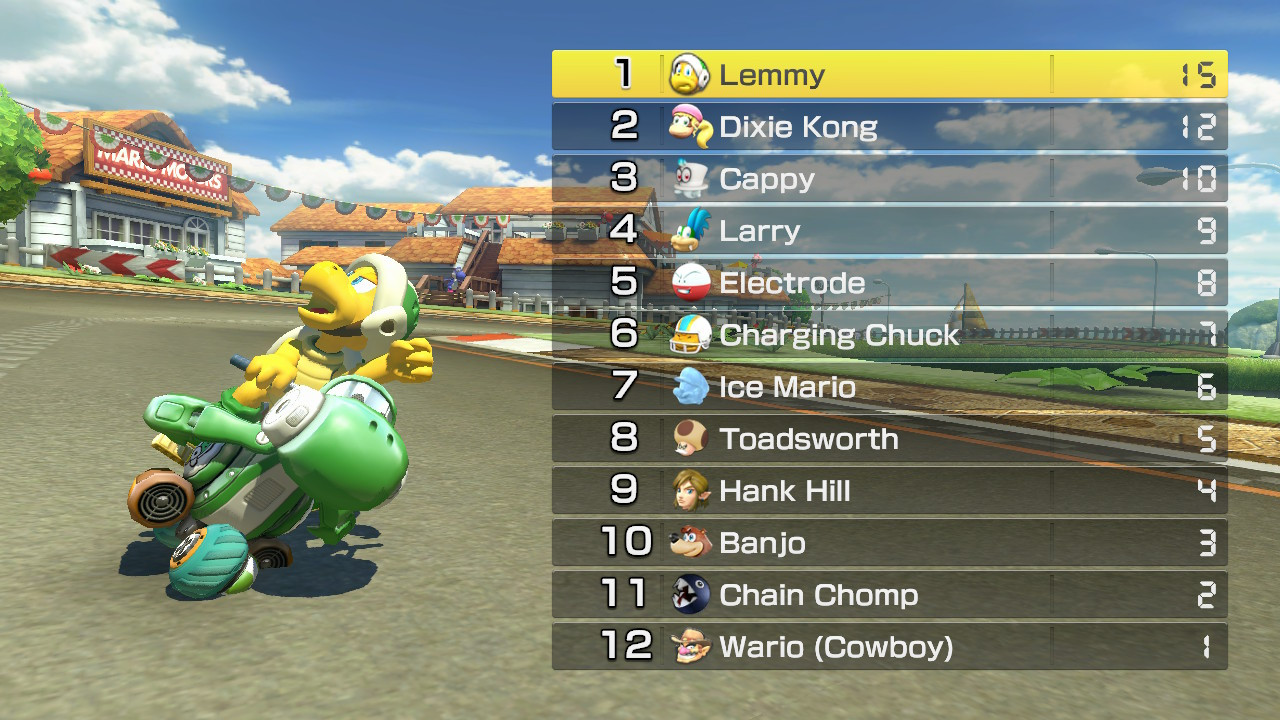Click the Ice Mario results row
The image size is (1280, 720).
tap(890, 386)
